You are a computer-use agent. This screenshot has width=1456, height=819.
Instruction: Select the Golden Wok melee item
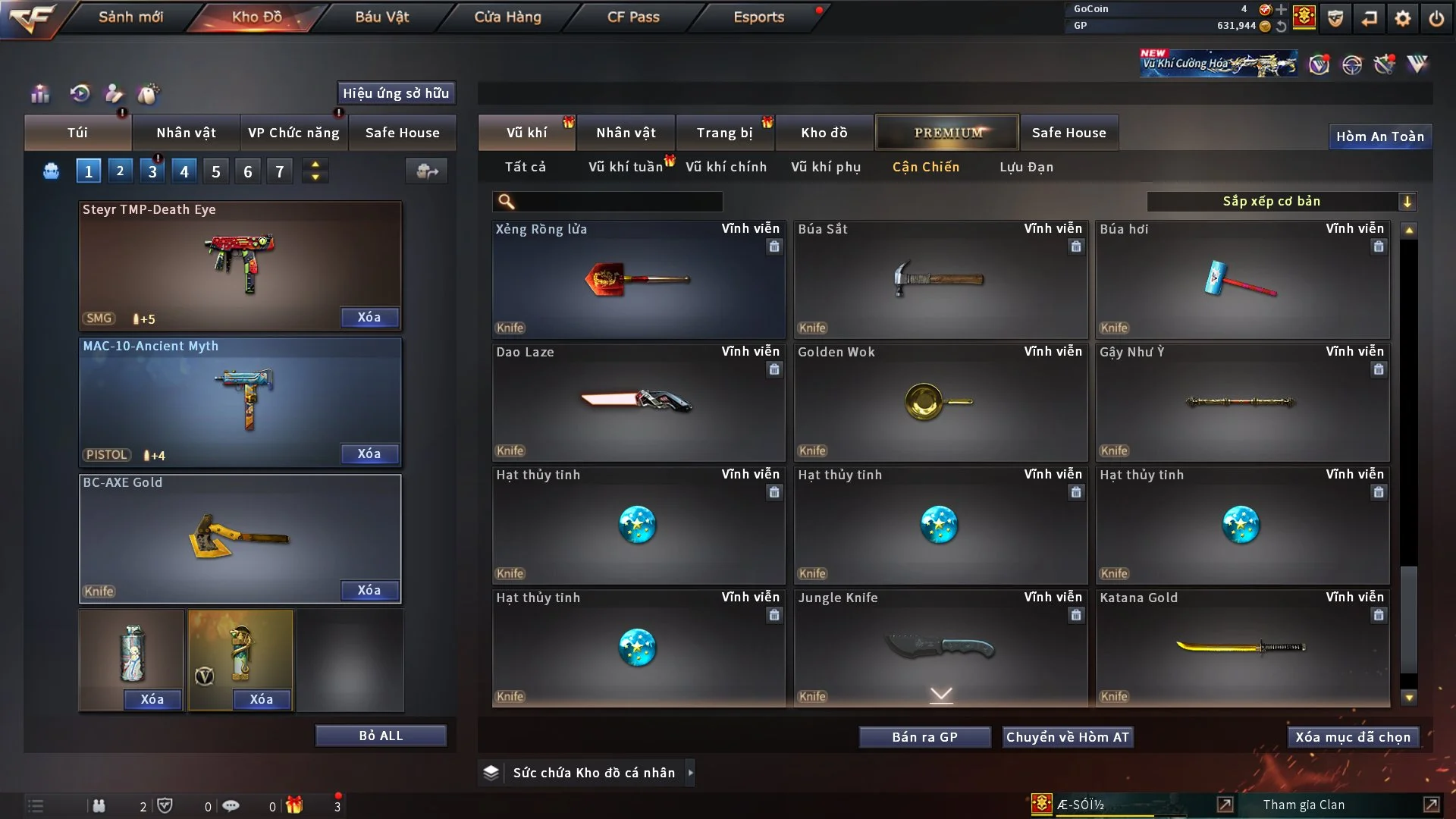coord(940,403)
